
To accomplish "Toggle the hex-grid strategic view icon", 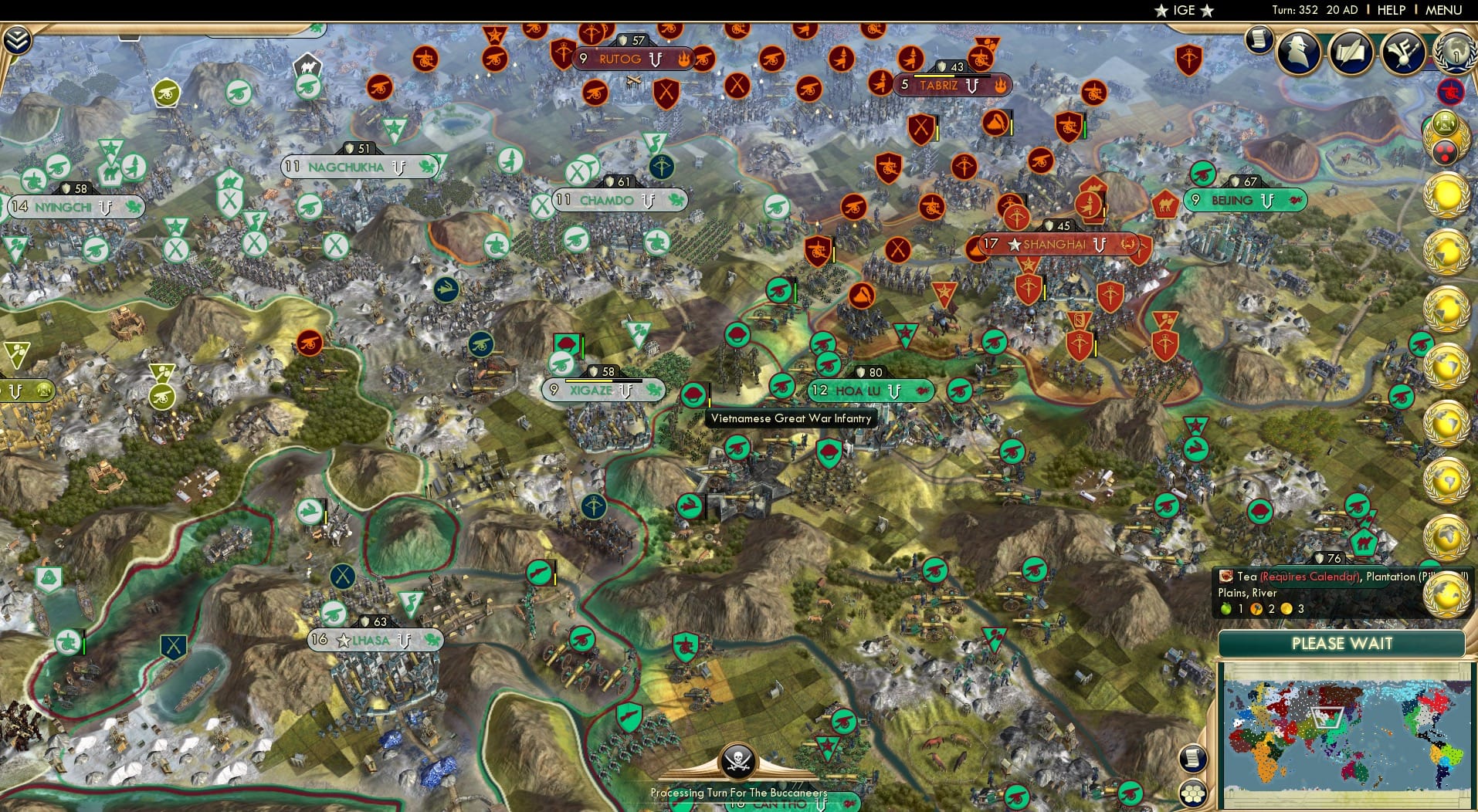I will [x=1194, y=793].
